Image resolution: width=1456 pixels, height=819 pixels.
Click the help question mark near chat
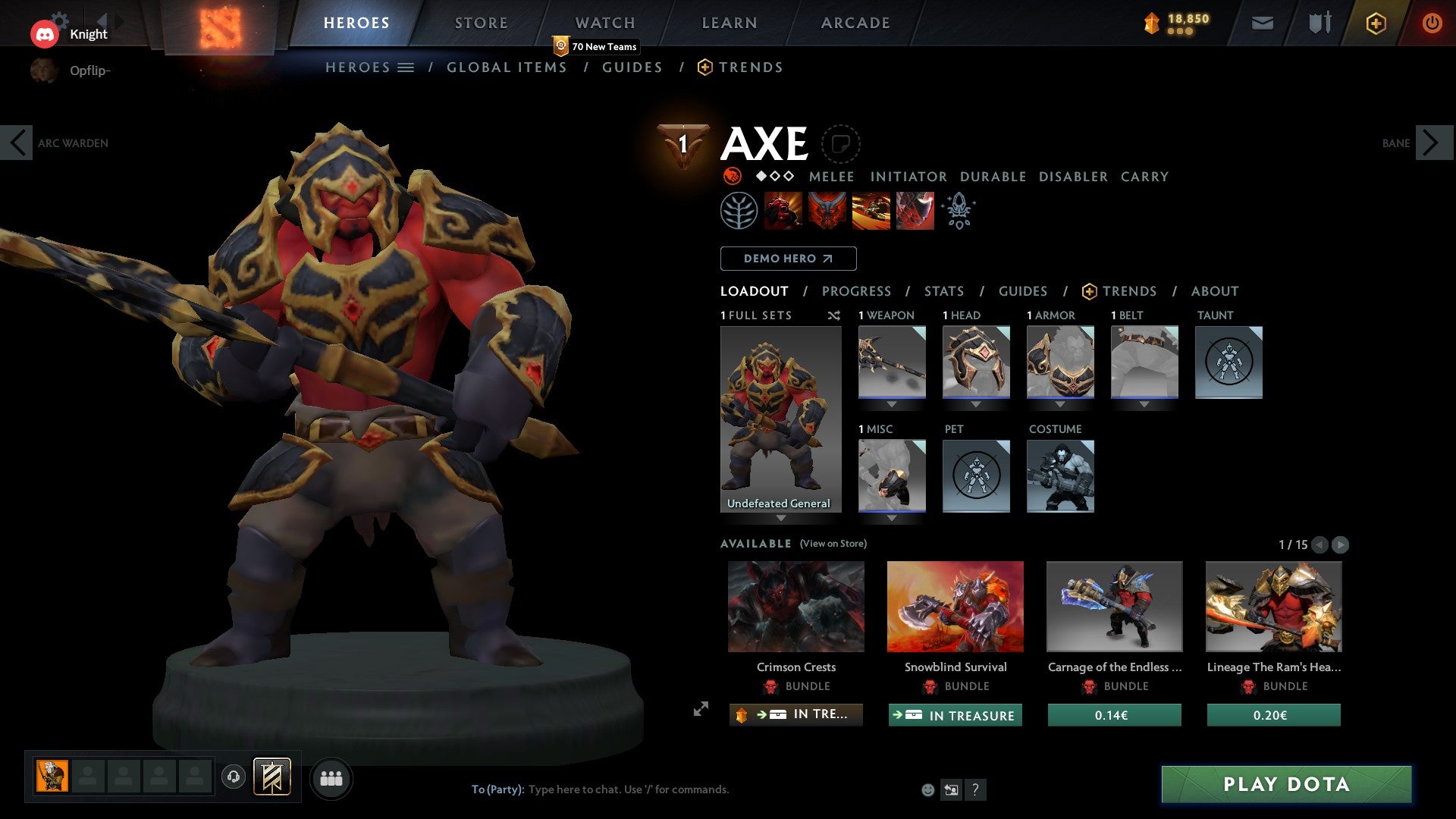(975, 790)
